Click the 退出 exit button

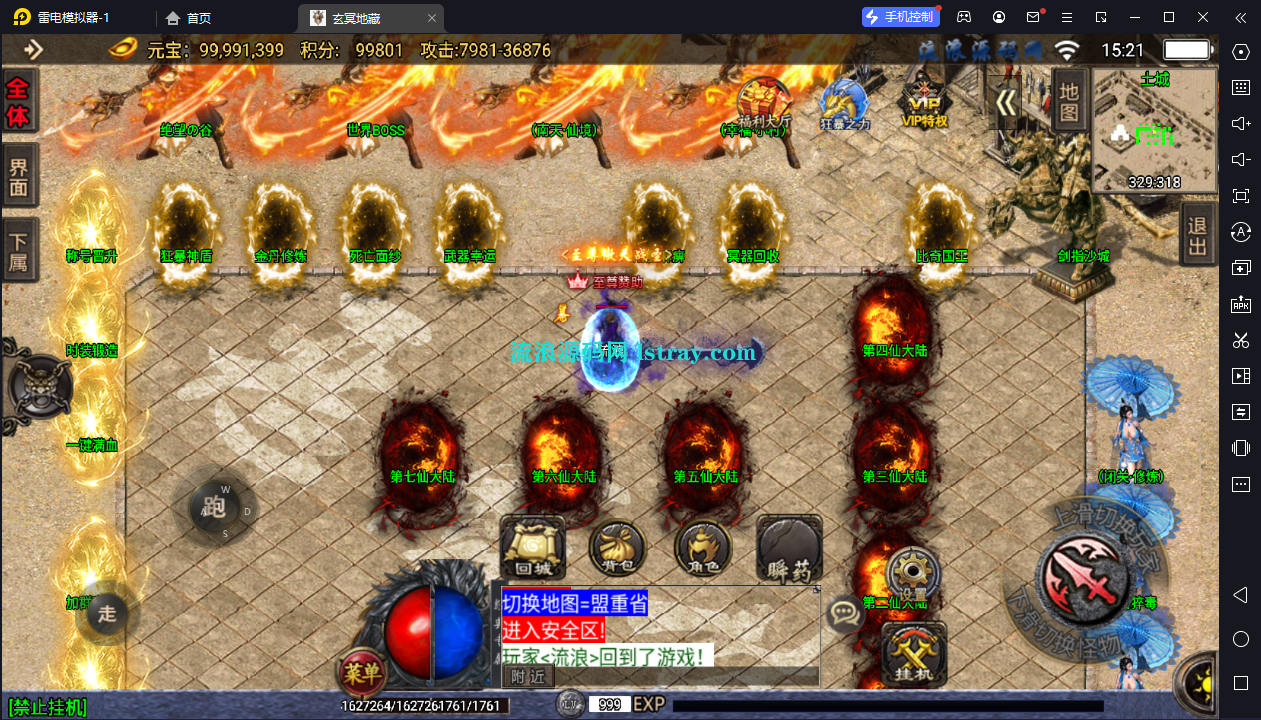click(x=1197, y=234)
